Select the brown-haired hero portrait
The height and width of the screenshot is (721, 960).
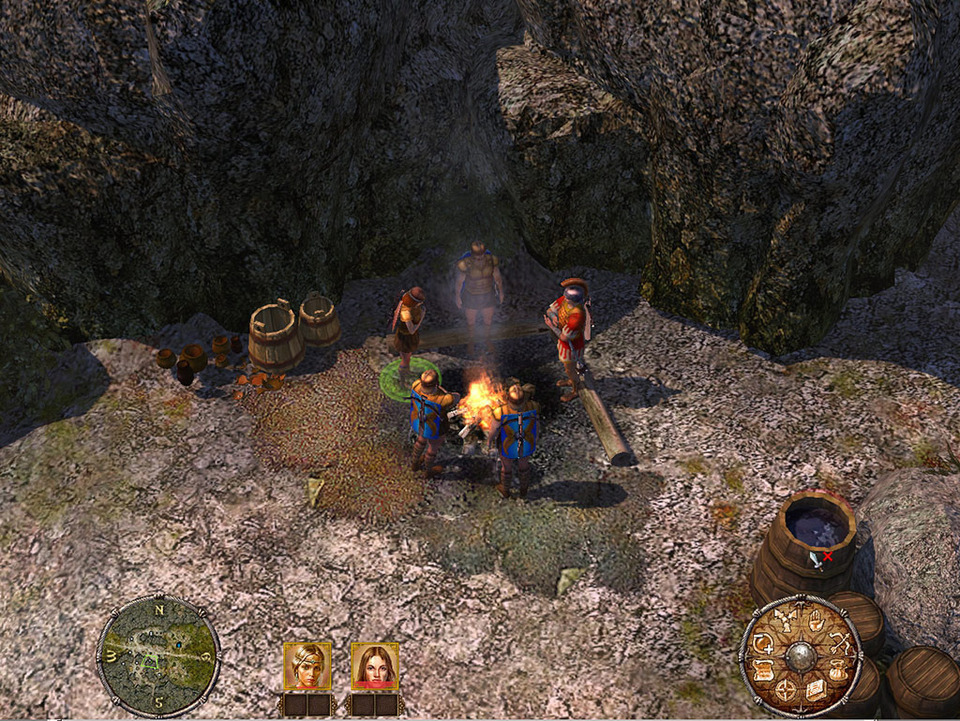[375, 666]
